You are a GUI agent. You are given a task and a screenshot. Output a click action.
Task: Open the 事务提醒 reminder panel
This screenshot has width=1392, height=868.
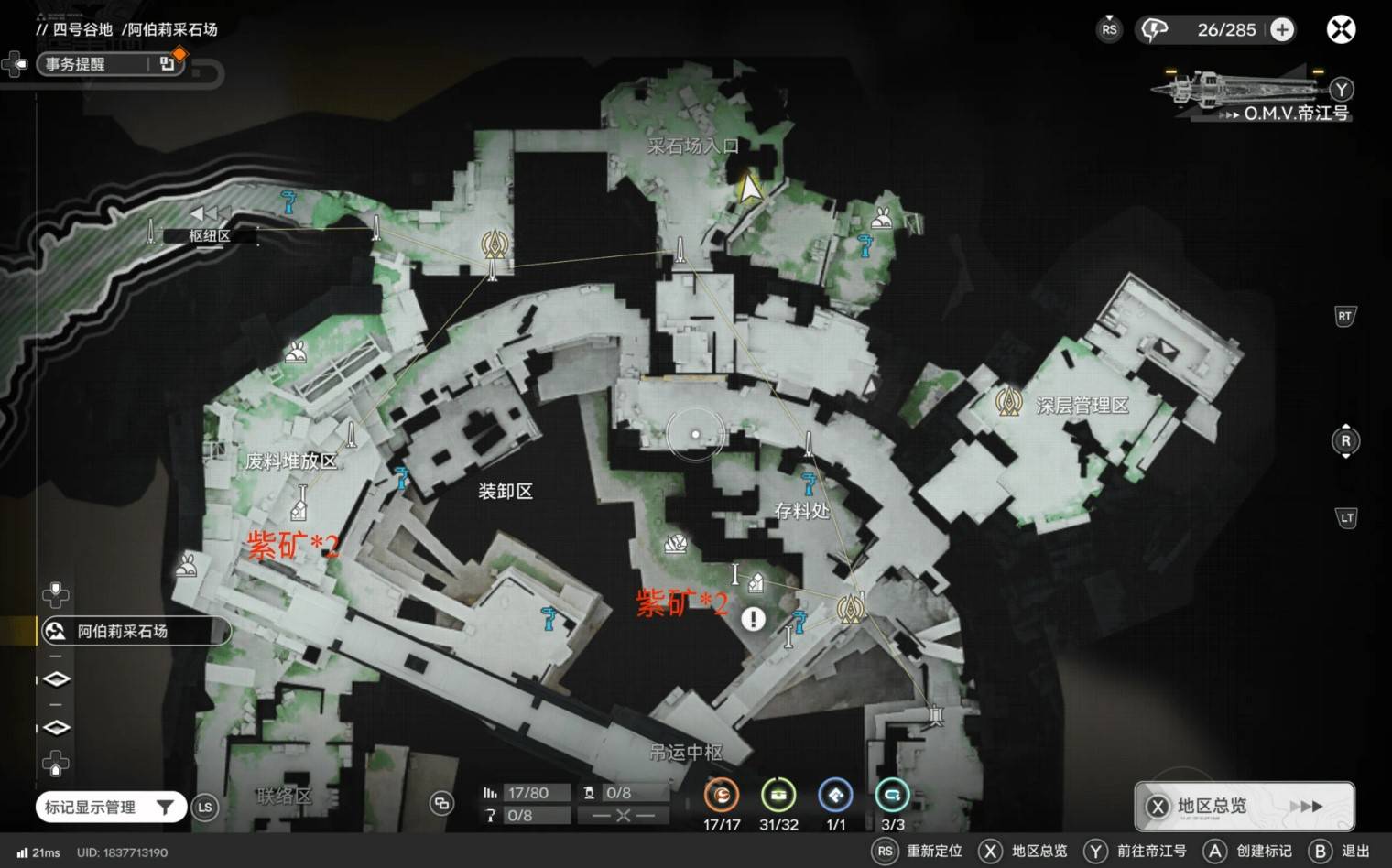click(110, 63)
